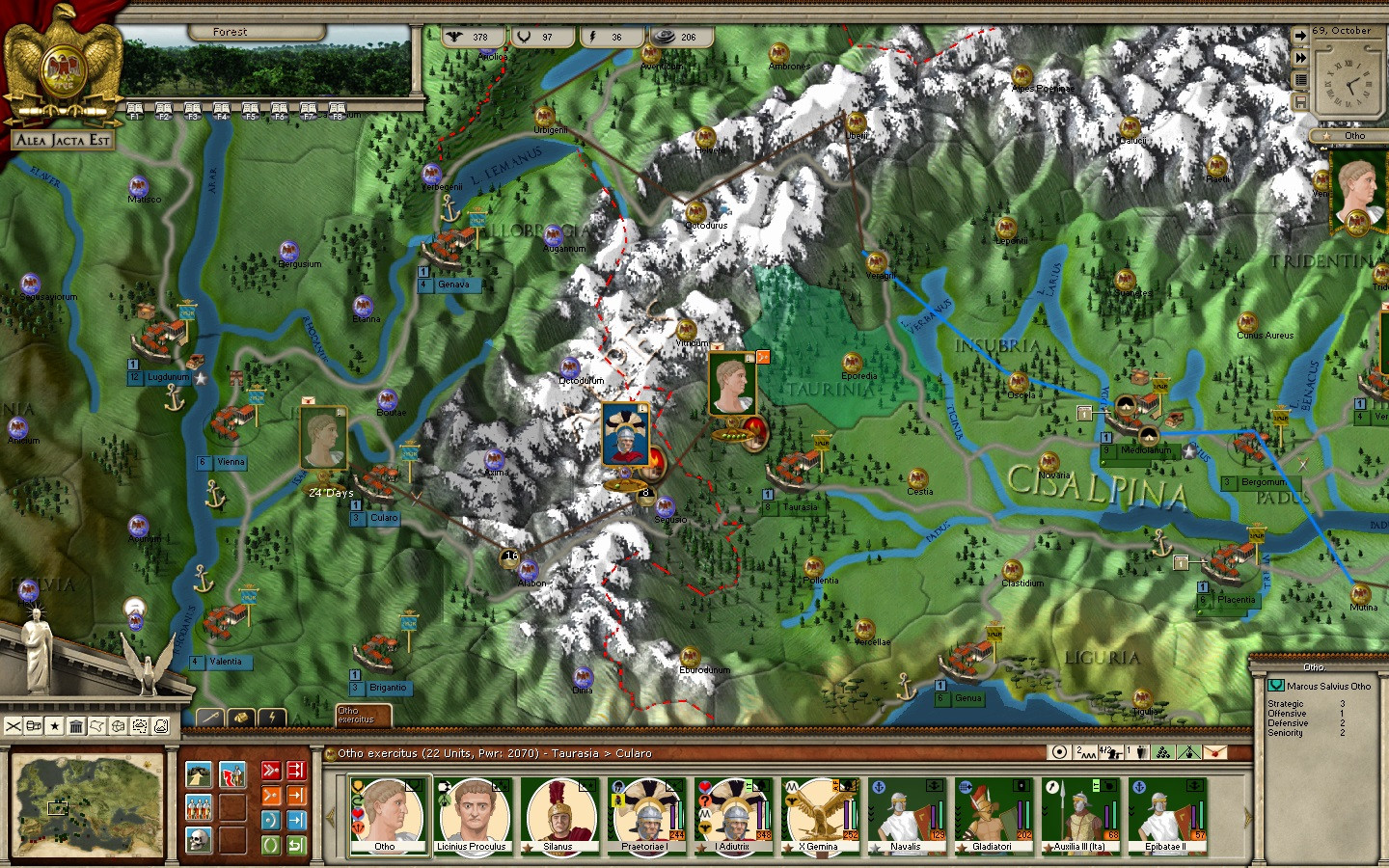Choose the Epibatae II unit card
1389x868 pixels.
click(x=1165, y=816)
